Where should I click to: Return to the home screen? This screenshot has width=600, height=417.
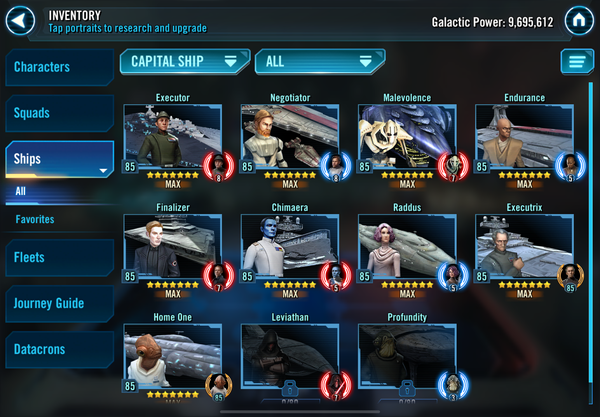[576, 19]
